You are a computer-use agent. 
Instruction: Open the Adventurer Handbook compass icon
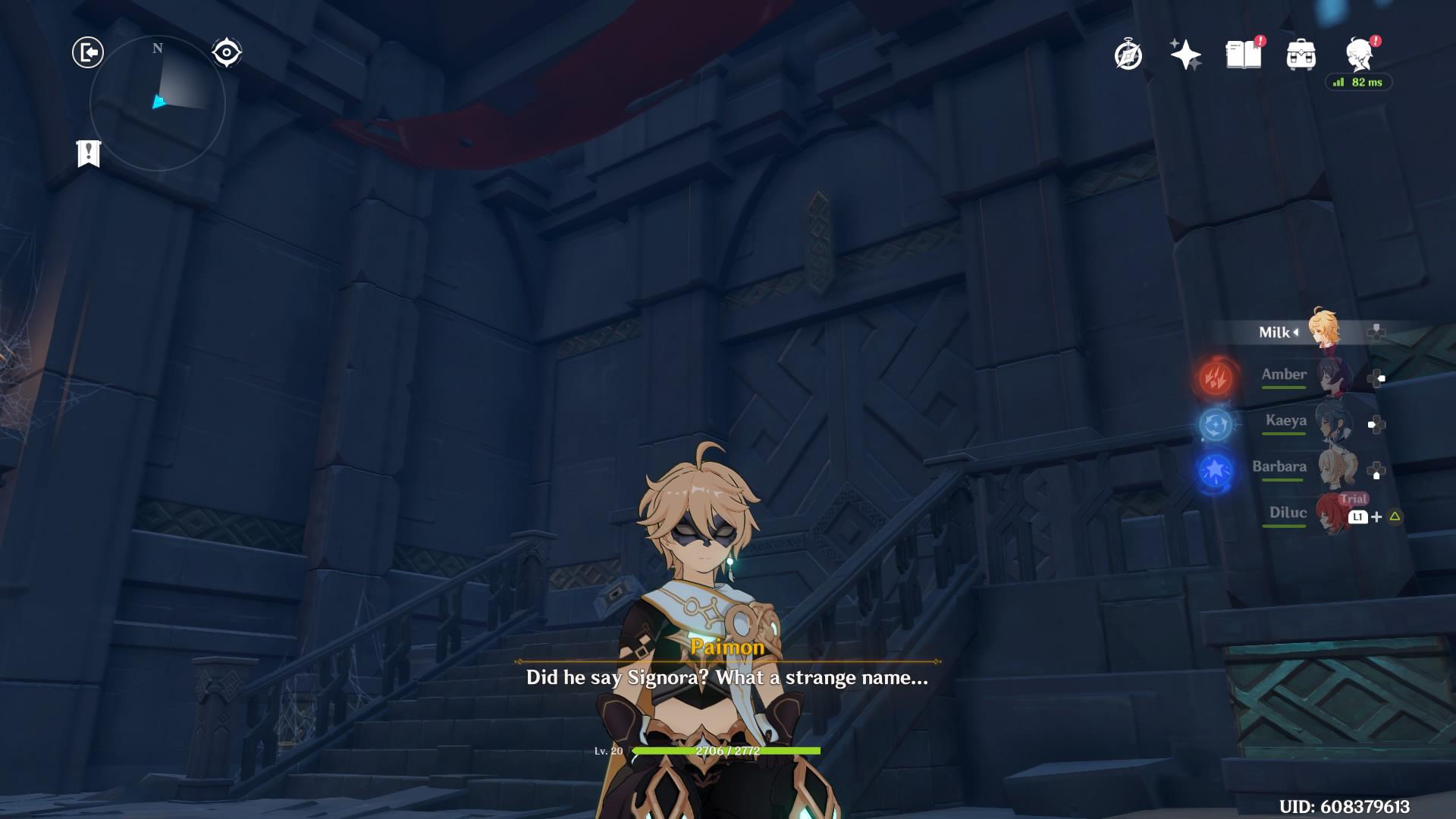[1128, 53]
